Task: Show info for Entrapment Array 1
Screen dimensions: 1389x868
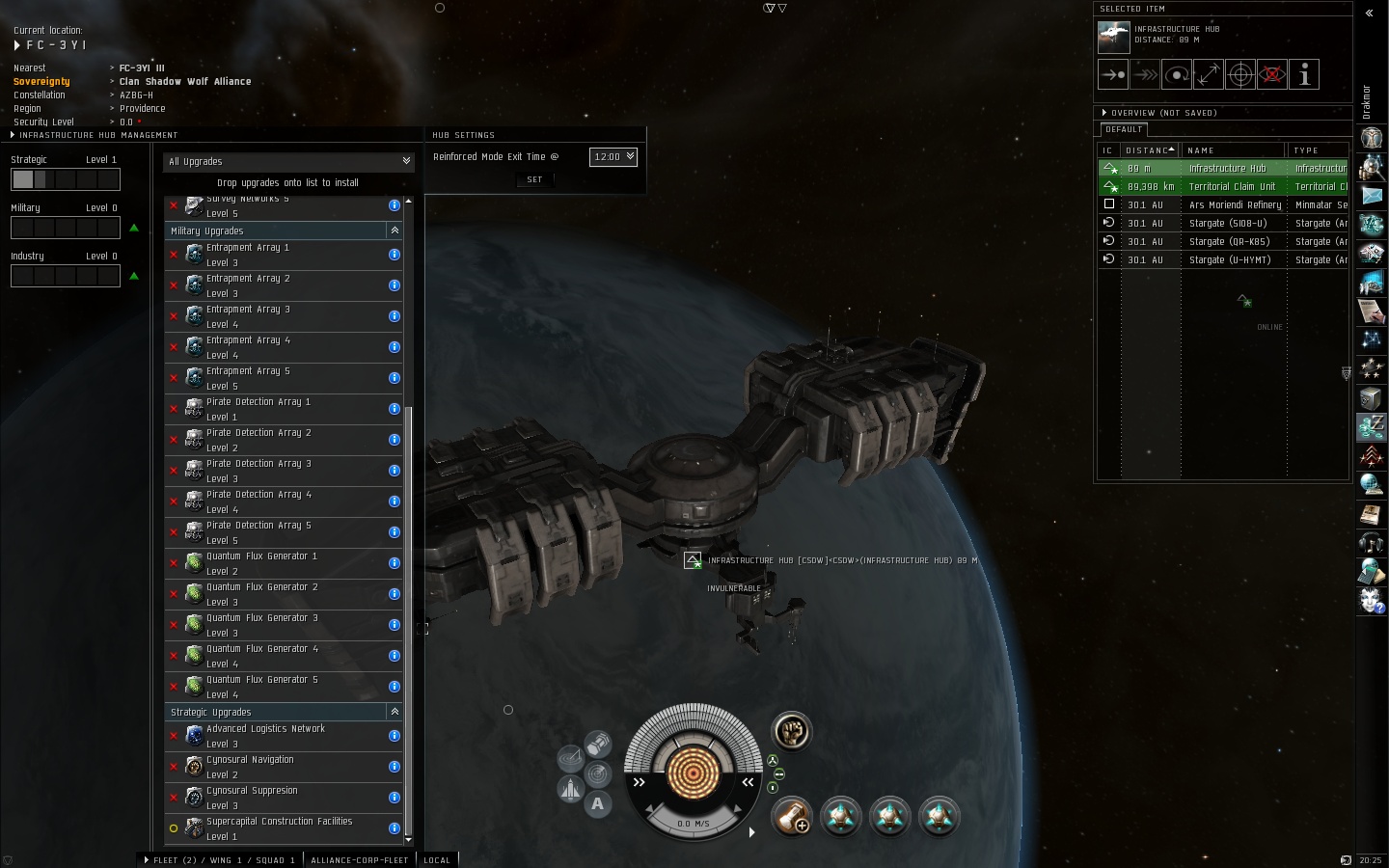Action: coord(395,255)
